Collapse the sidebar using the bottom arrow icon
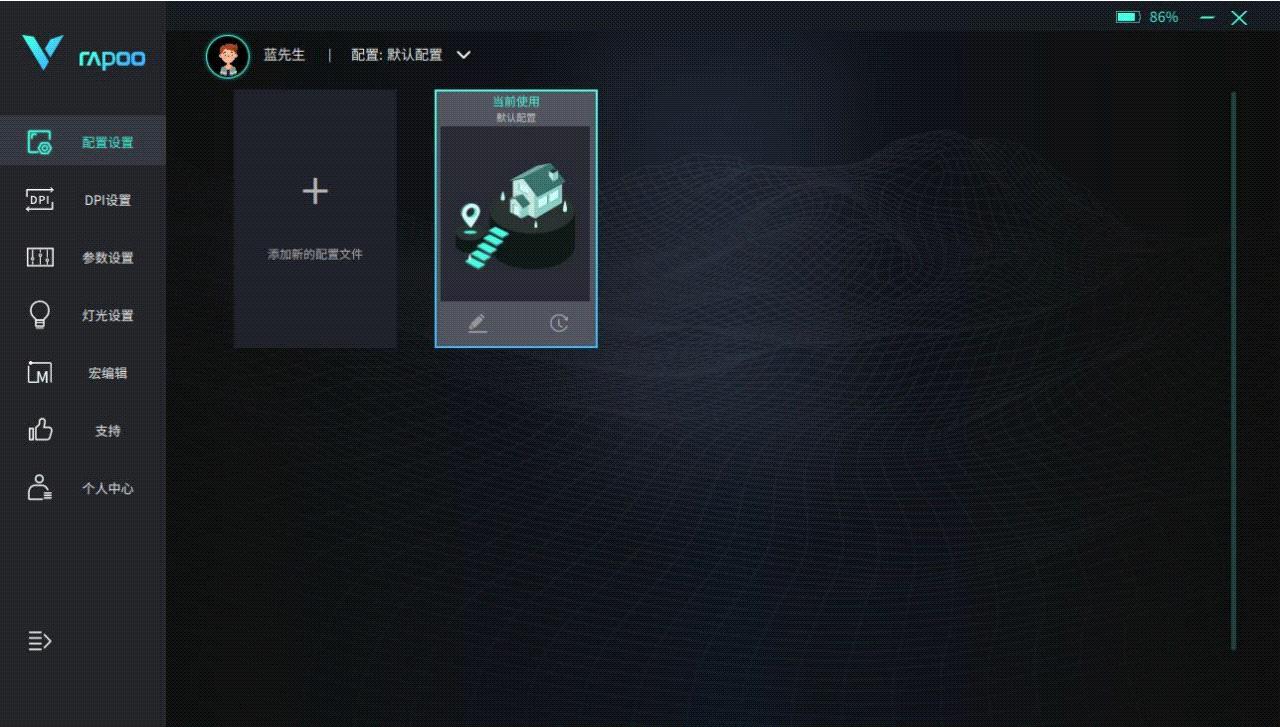Image resolution: width=1280 pixels, height=727 pixels. [x=39, y=640]
